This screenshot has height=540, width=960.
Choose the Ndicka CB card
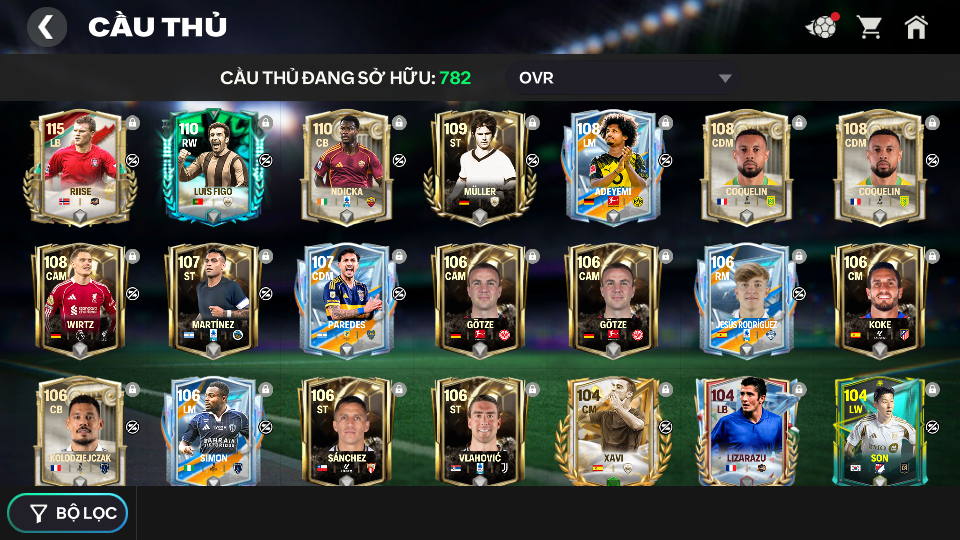(x=347, y=165)
